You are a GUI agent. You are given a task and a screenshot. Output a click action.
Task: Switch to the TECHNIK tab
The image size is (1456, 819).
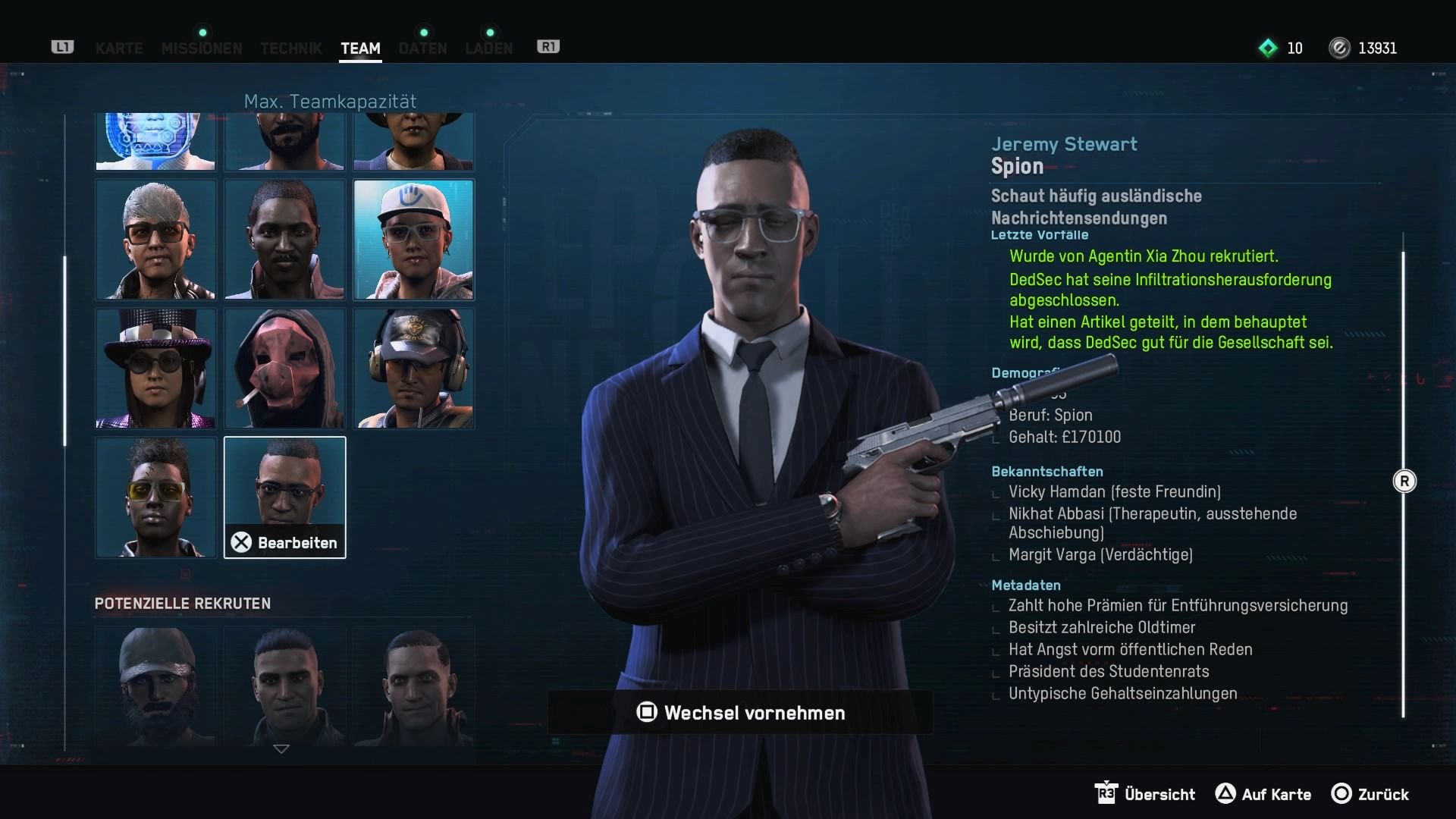point(290,48)
